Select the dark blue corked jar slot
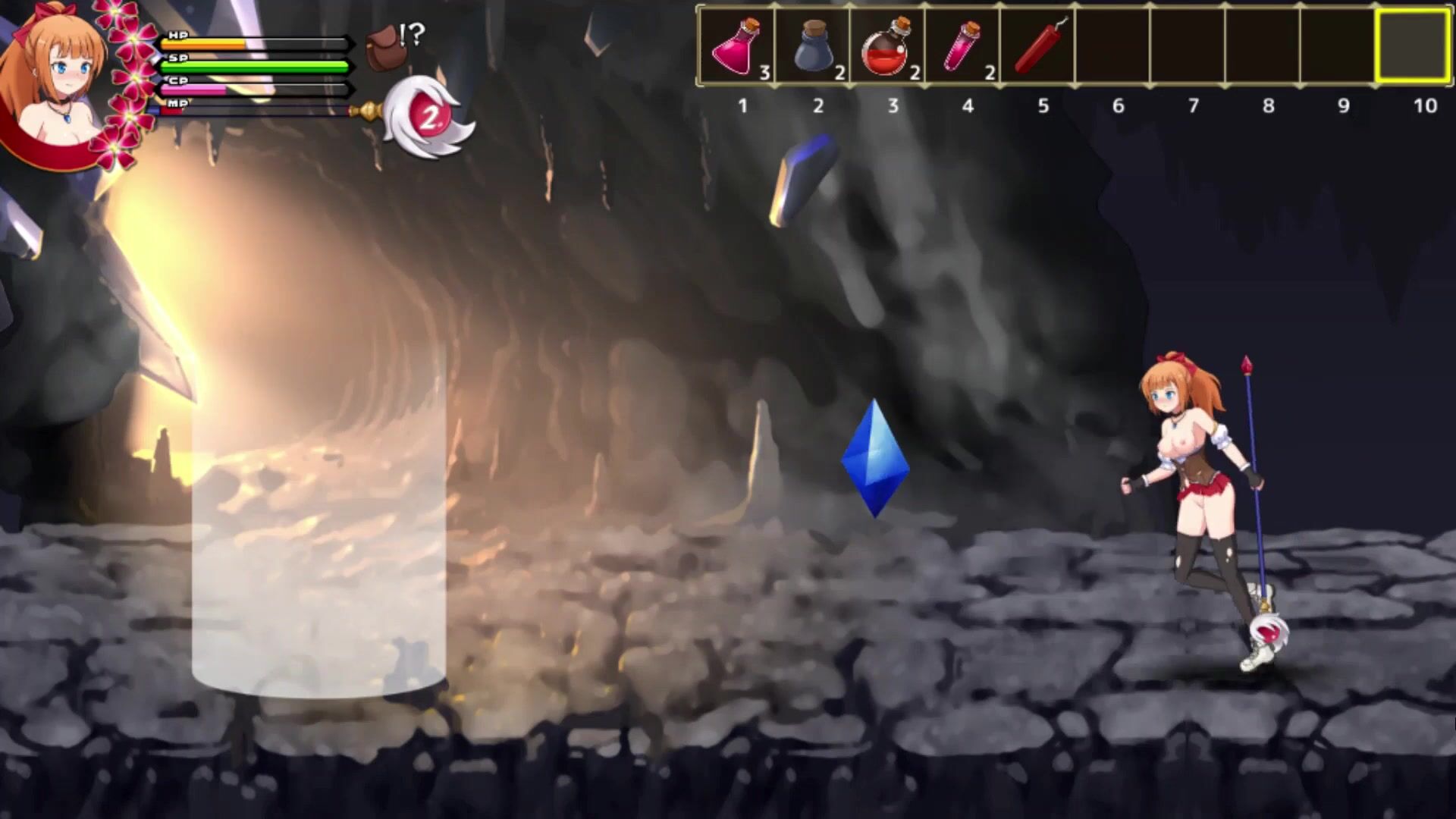The height and width of the screenshot is (819, 1456). [812, 47]
